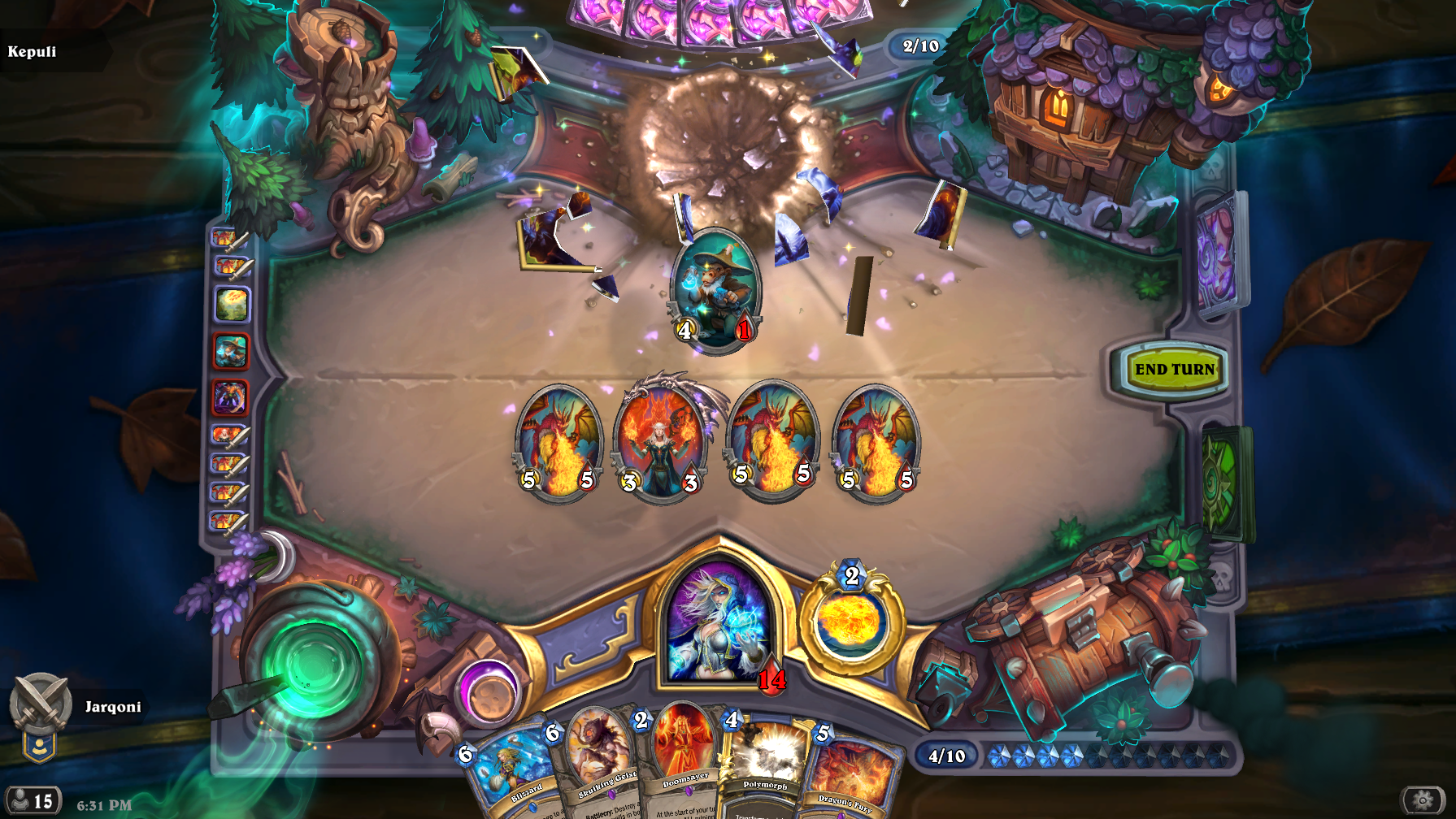The width and height of the screenshot is (1456, 819).
Task: Open the settings gear menu
Action: point(1423,800)
